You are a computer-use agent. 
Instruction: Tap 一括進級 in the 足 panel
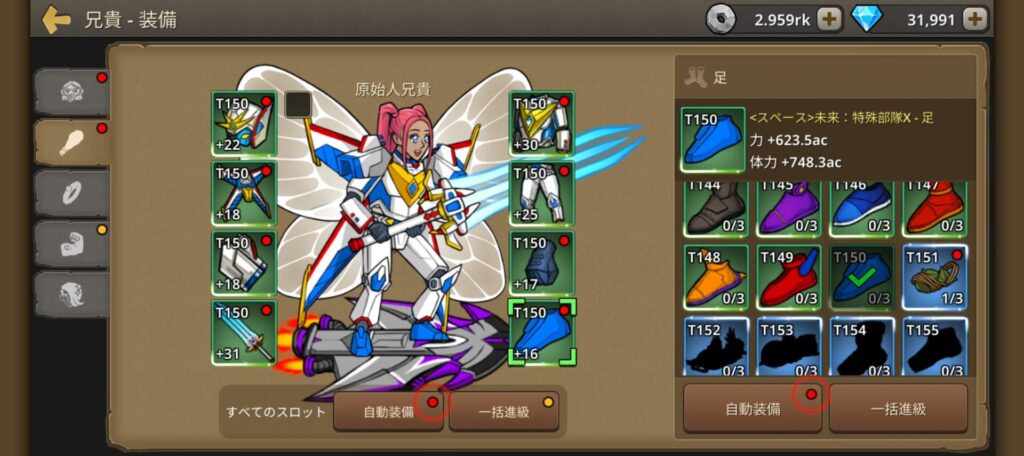(898, 408)
